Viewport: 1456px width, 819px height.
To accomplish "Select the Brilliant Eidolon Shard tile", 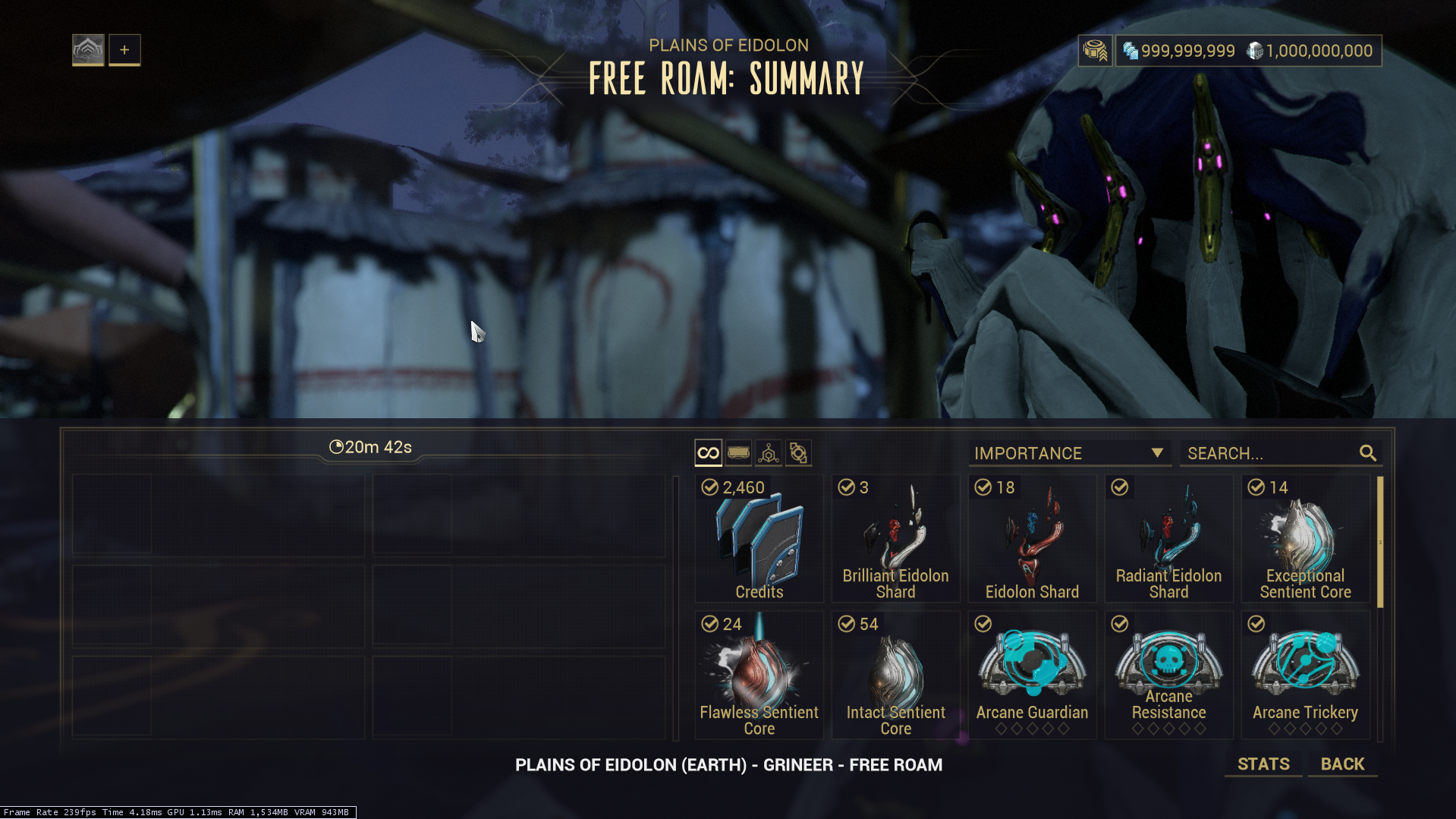I will click(895, 539).
